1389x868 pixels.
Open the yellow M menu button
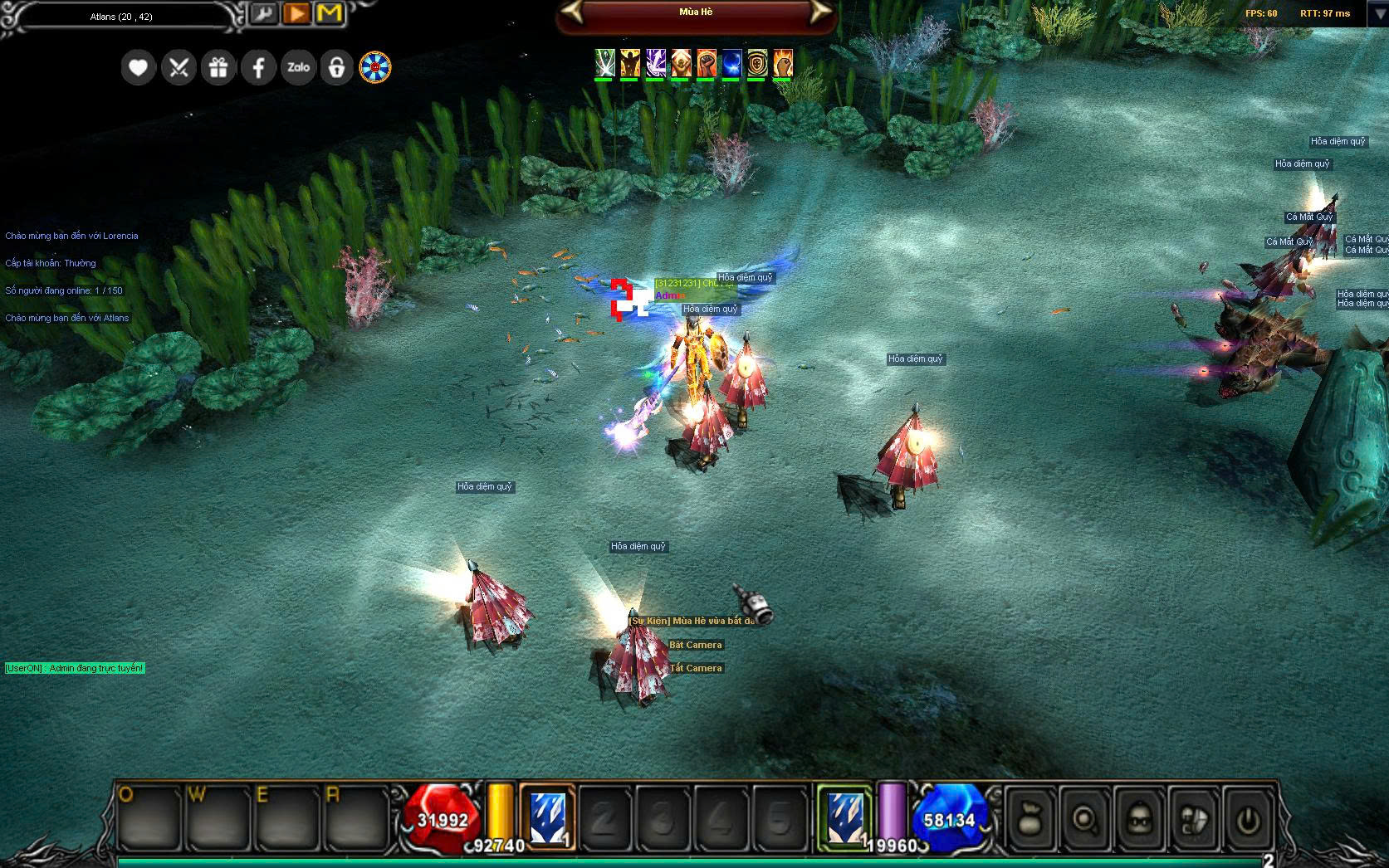[x=330, y=14]
